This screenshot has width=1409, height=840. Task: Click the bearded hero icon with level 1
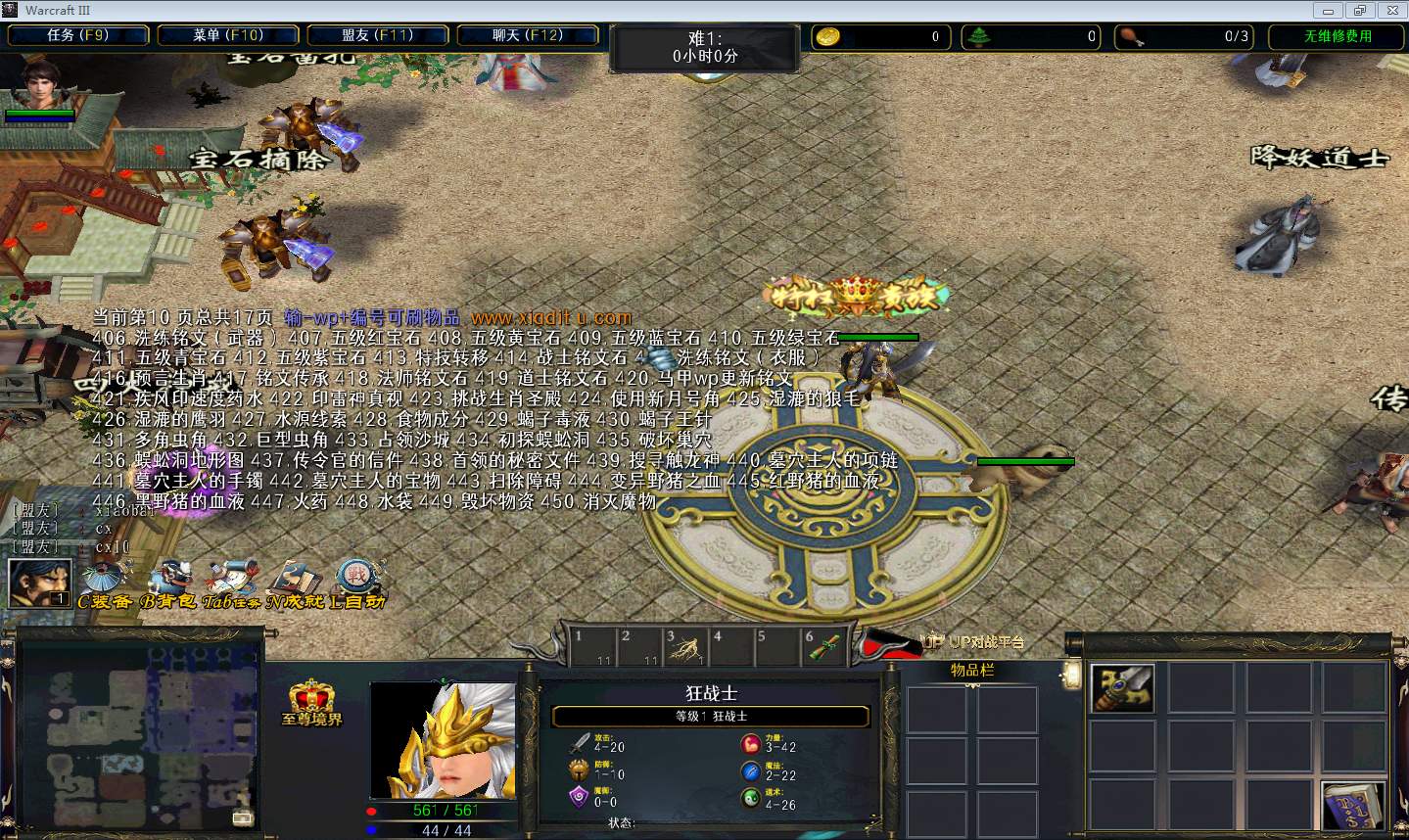[39, 583]
